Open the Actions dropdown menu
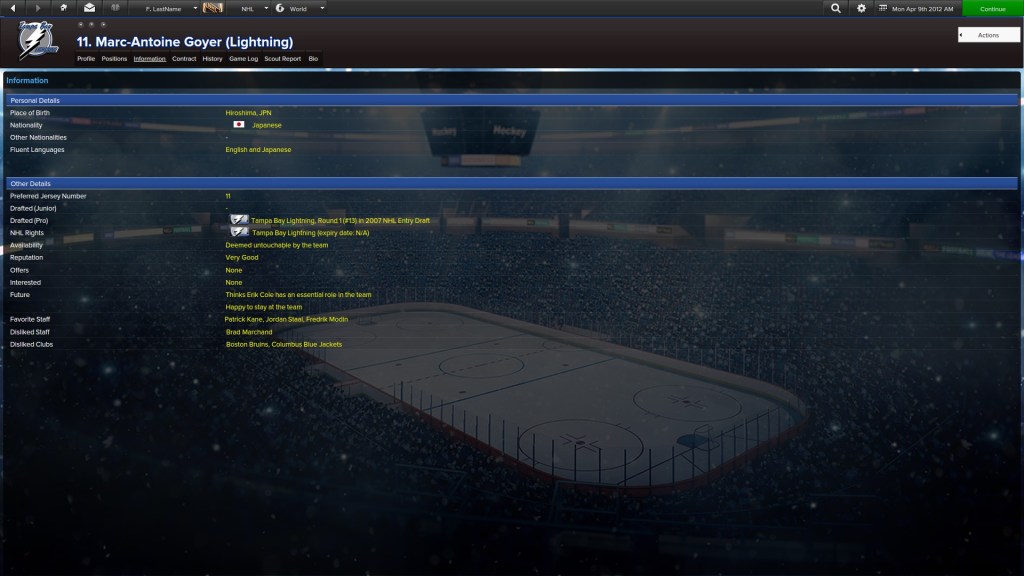Image resolution: width=1024 pixels, height=576 pixels. tap(988, 35)
